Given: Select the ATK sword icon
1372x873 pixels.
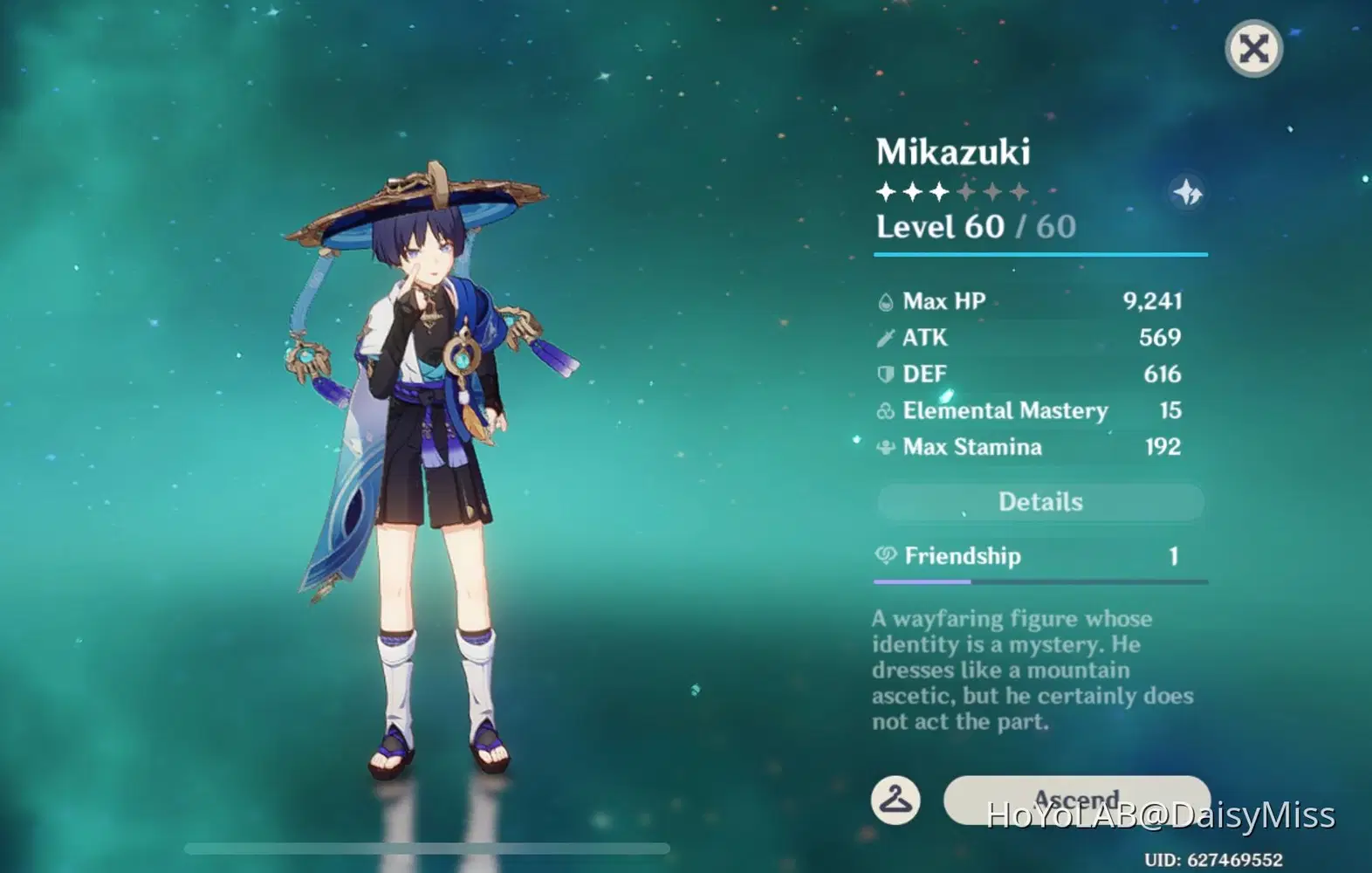Looking at the screenshot, I should [x=884, y=337].
